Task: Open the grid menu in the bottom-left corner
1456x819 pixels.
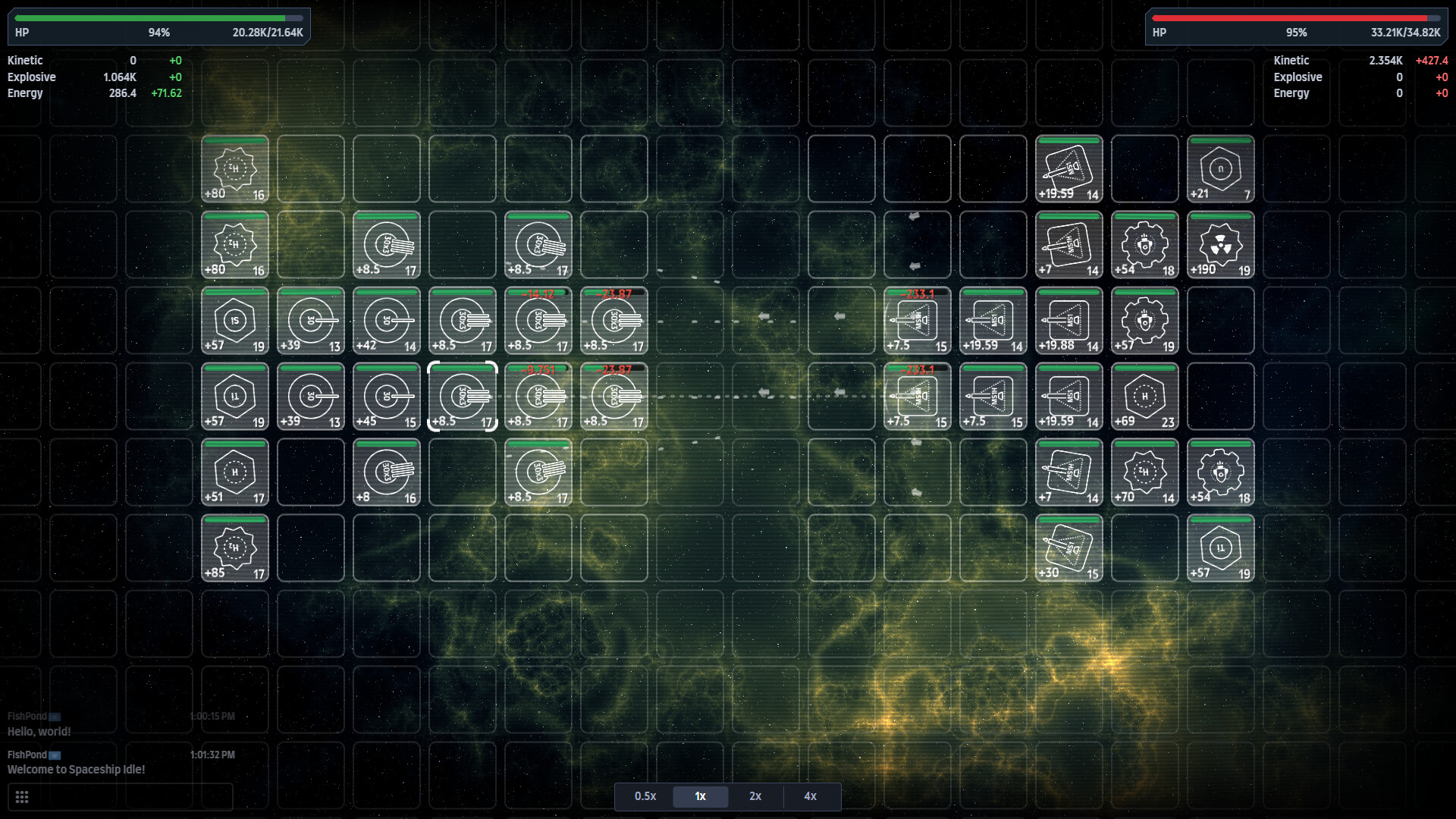Action: tap(22, 797)
